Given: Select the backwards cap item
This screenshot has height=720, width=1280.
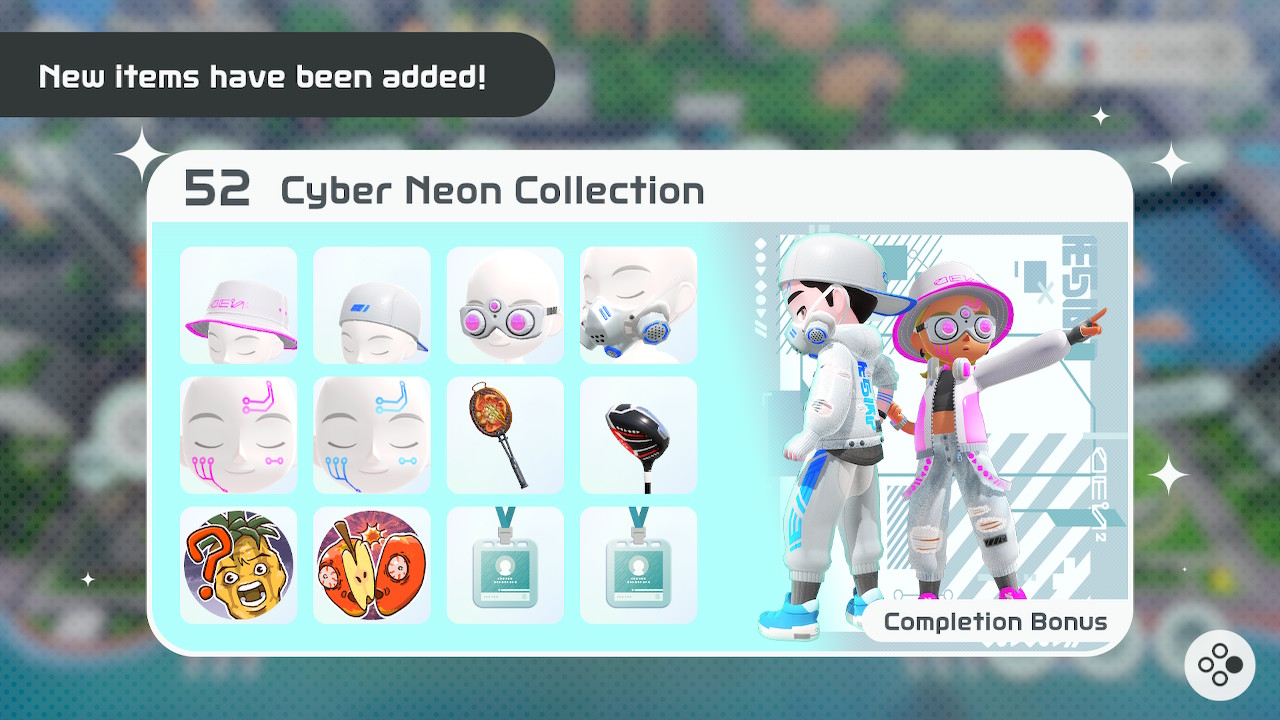Looking at the screenshot, I should pyautogui.click(x=371, y=305).
